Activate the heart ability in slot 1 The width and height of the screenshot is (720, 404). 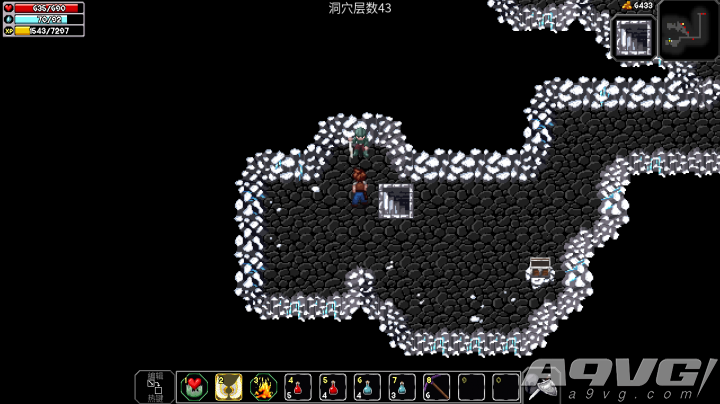[x=194, y=387]
